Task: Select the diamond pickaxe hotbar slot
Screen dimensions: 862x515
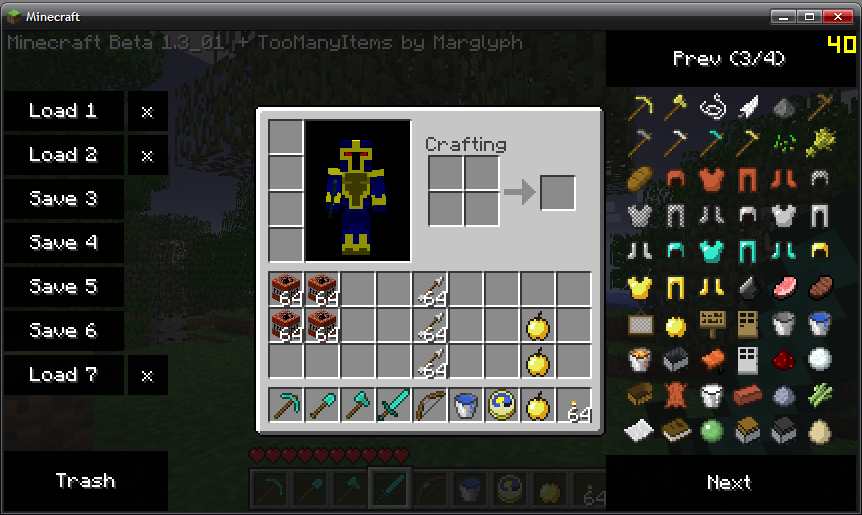Action: point(286,406)
